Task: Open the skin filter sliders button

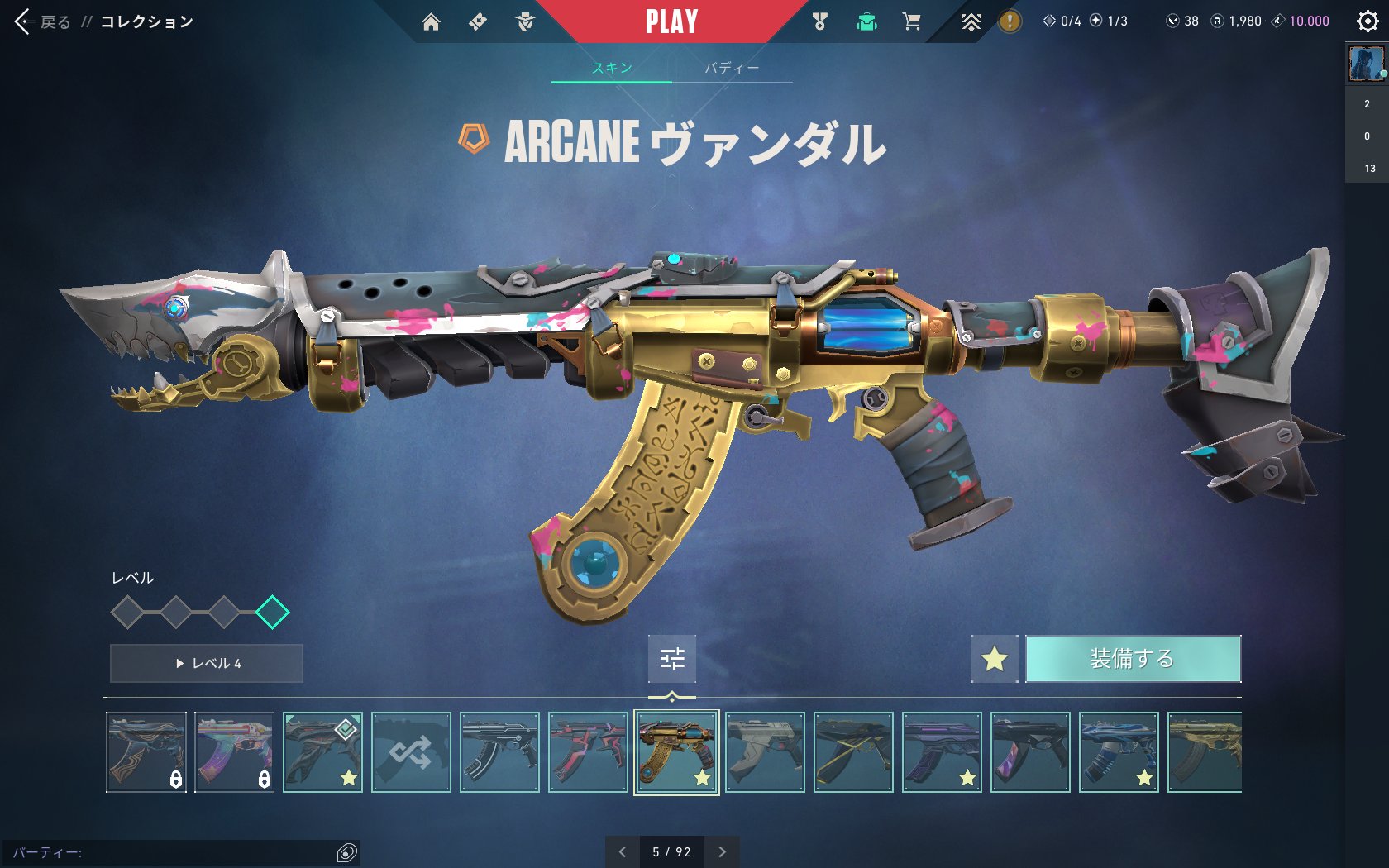Action: click(672, 659)
